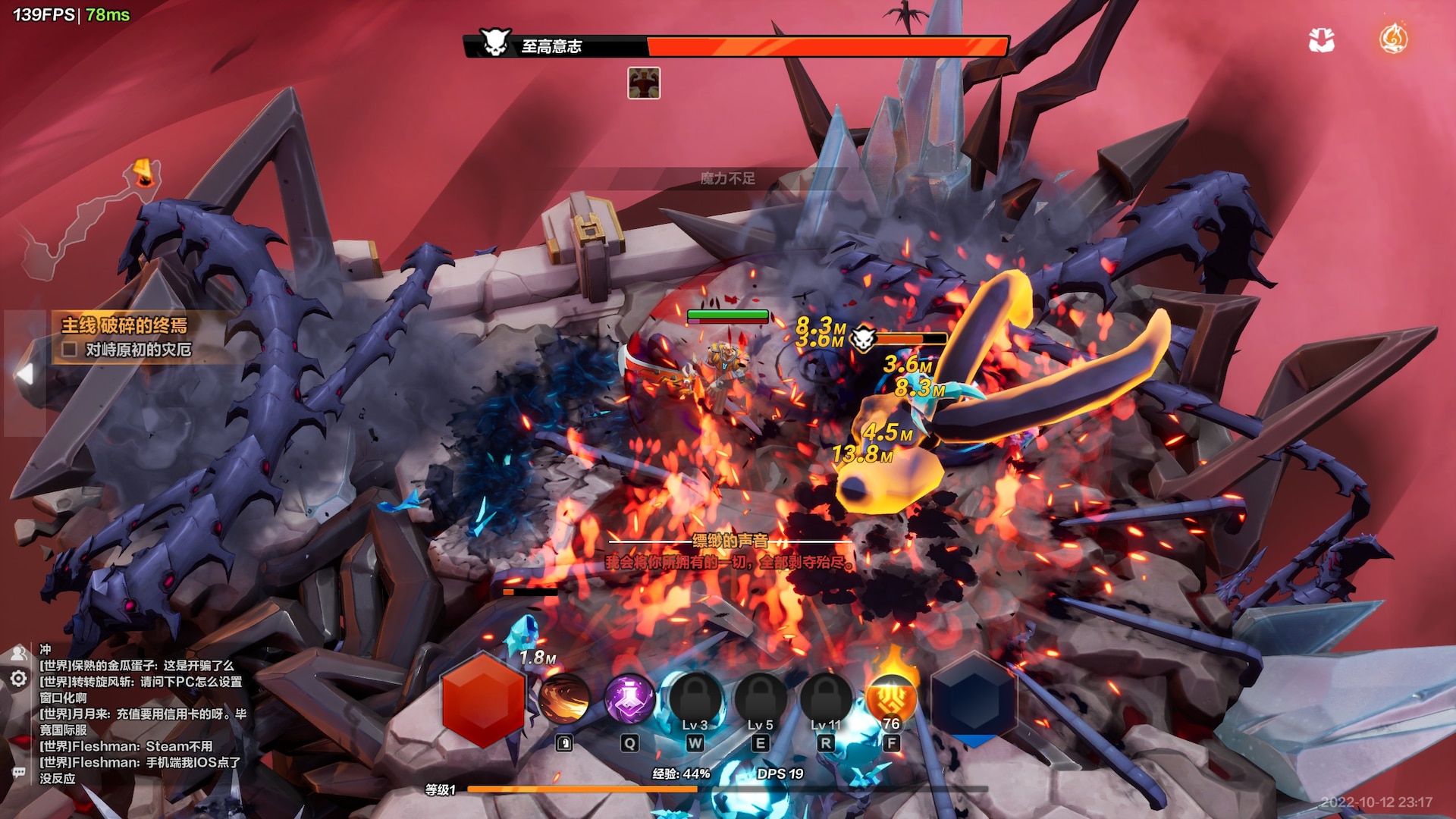The width and height of the screenshot is (1456, 819).
Task: Use the purple potion Q skill
Action: coord(629,699)
